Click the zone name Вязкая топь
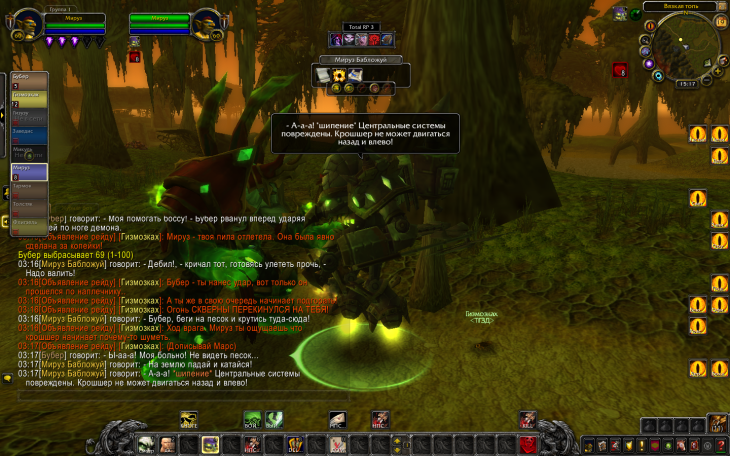 click(x=680, y=6)
